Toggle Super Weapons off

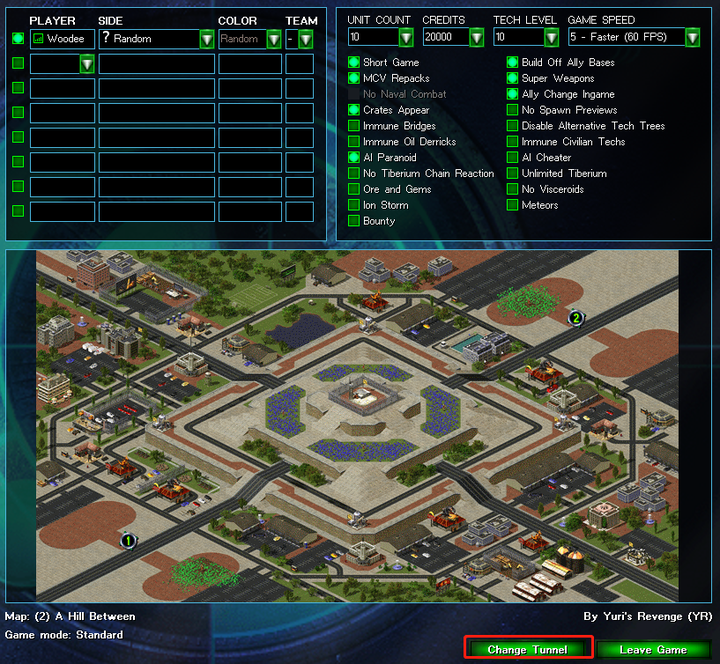pos(512,78)
